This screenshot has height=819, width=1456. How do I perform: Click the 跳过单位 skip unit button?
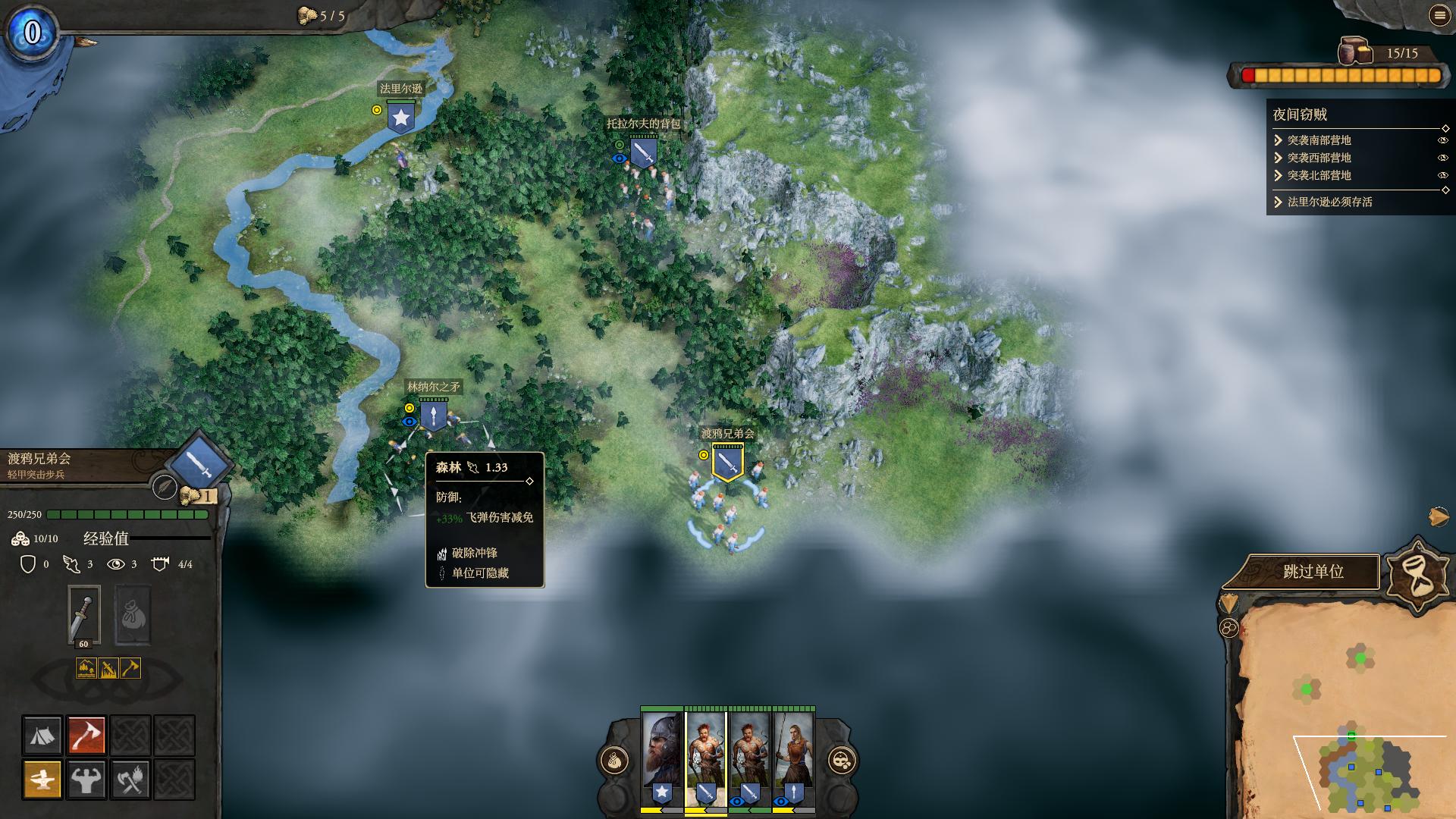click(1313, 572)
